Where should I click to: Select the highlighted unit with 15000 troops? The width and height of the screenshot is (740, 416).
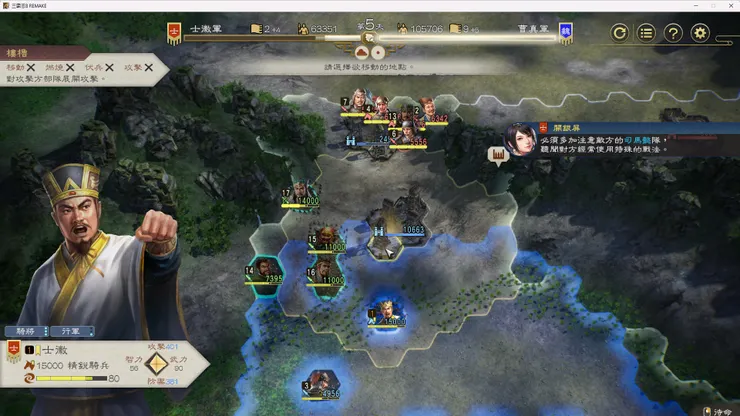386,312
